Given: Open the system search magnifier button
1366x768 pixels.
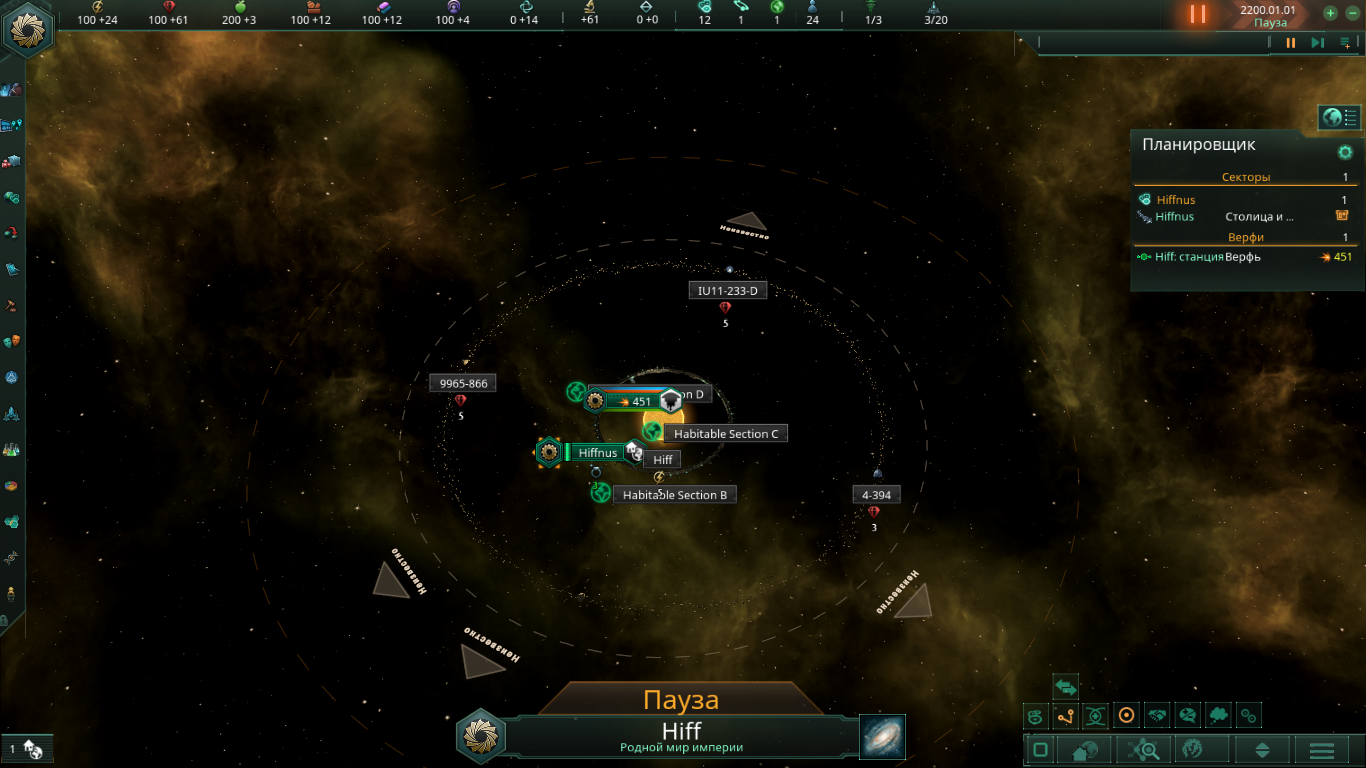Looking at the screenshot, I should point(1143,750).
